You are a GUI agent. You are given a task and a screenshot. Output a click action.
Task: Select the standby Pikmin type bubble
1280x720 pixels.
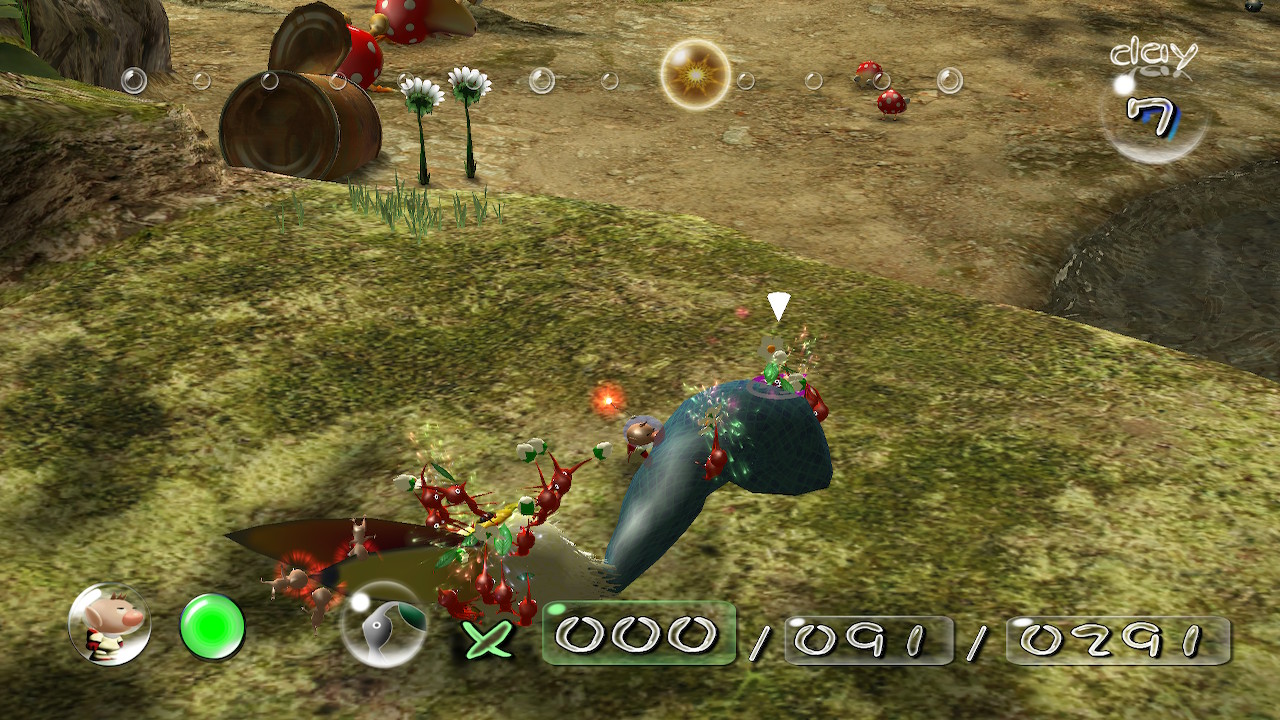385,625
